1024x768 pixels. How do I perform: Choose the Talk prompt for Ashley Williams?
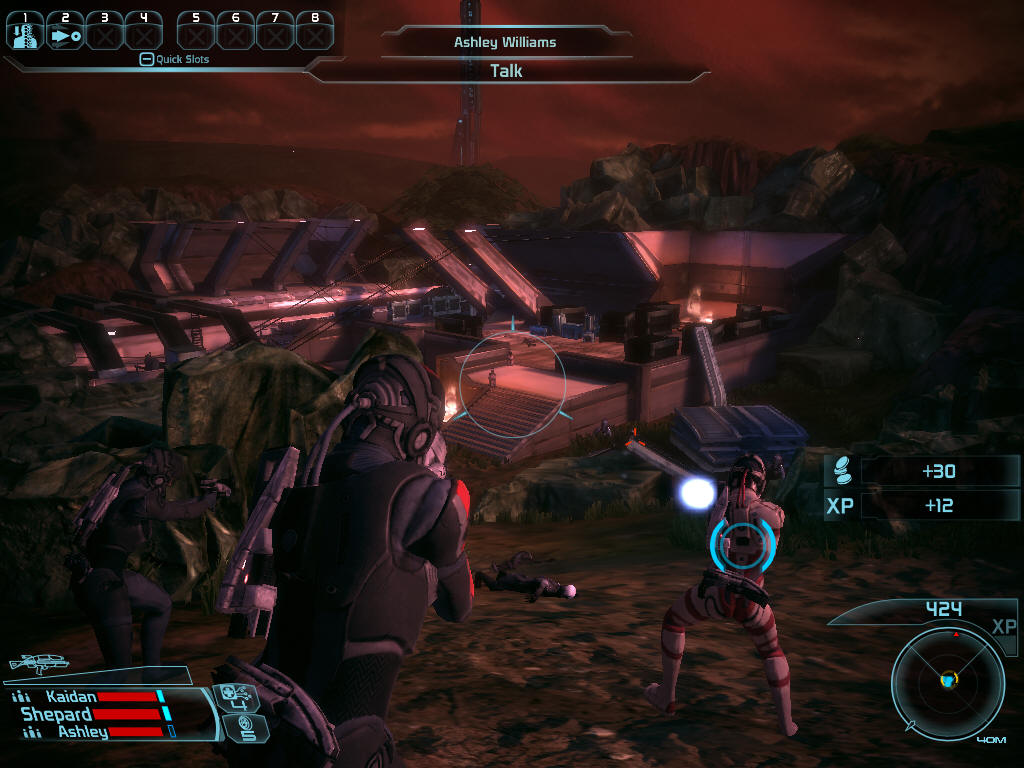(506, 71)
